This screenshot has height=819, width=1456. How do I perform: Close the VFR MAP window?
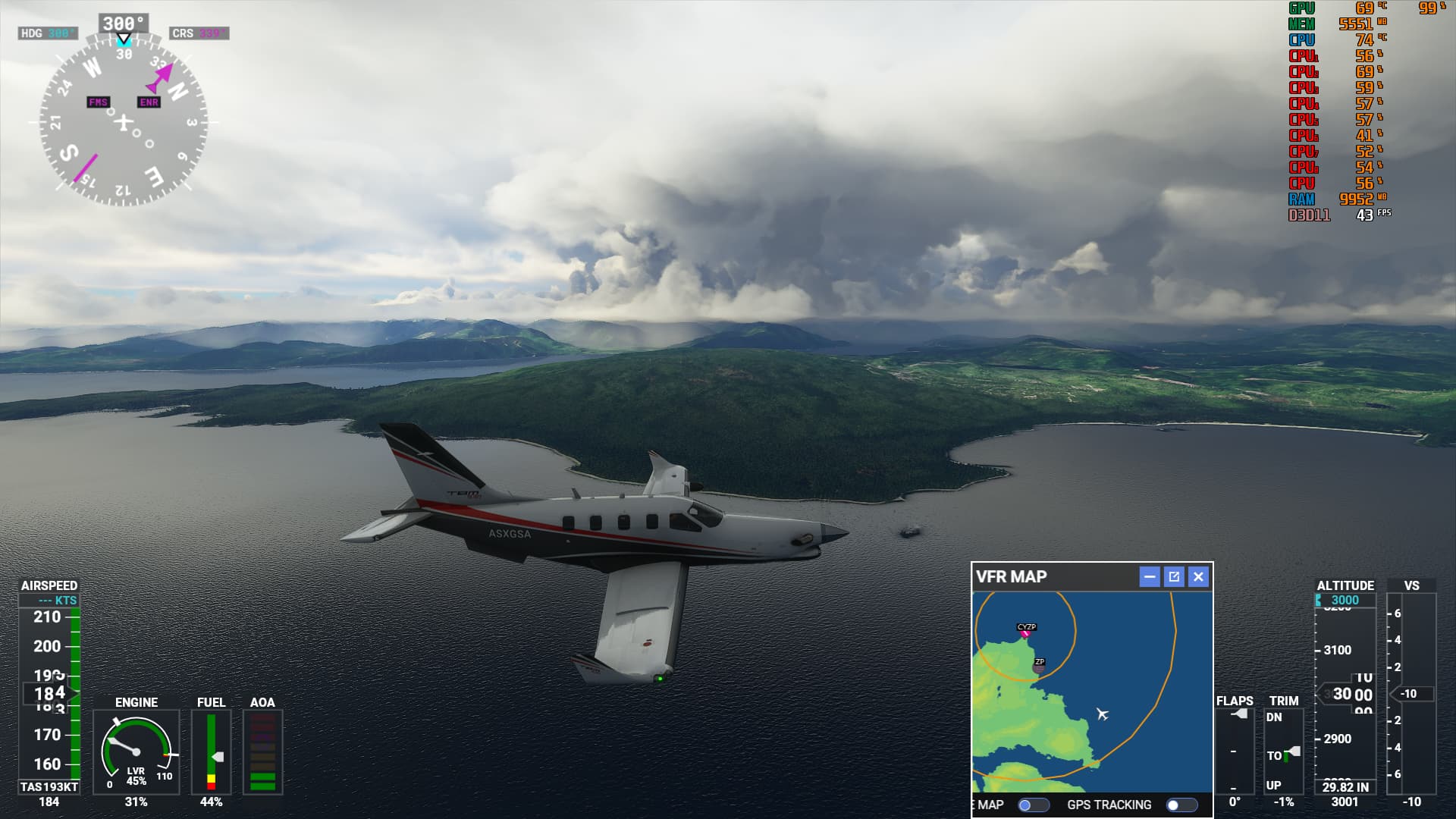(x=1198, y=577)
